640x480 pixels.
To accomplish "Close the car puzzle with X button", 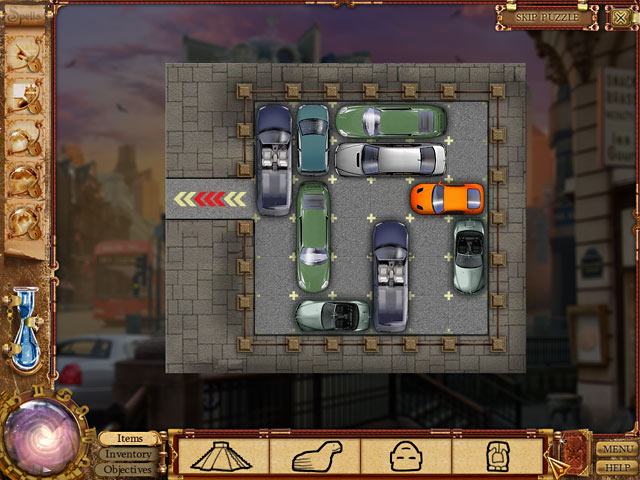I will 620,16.
